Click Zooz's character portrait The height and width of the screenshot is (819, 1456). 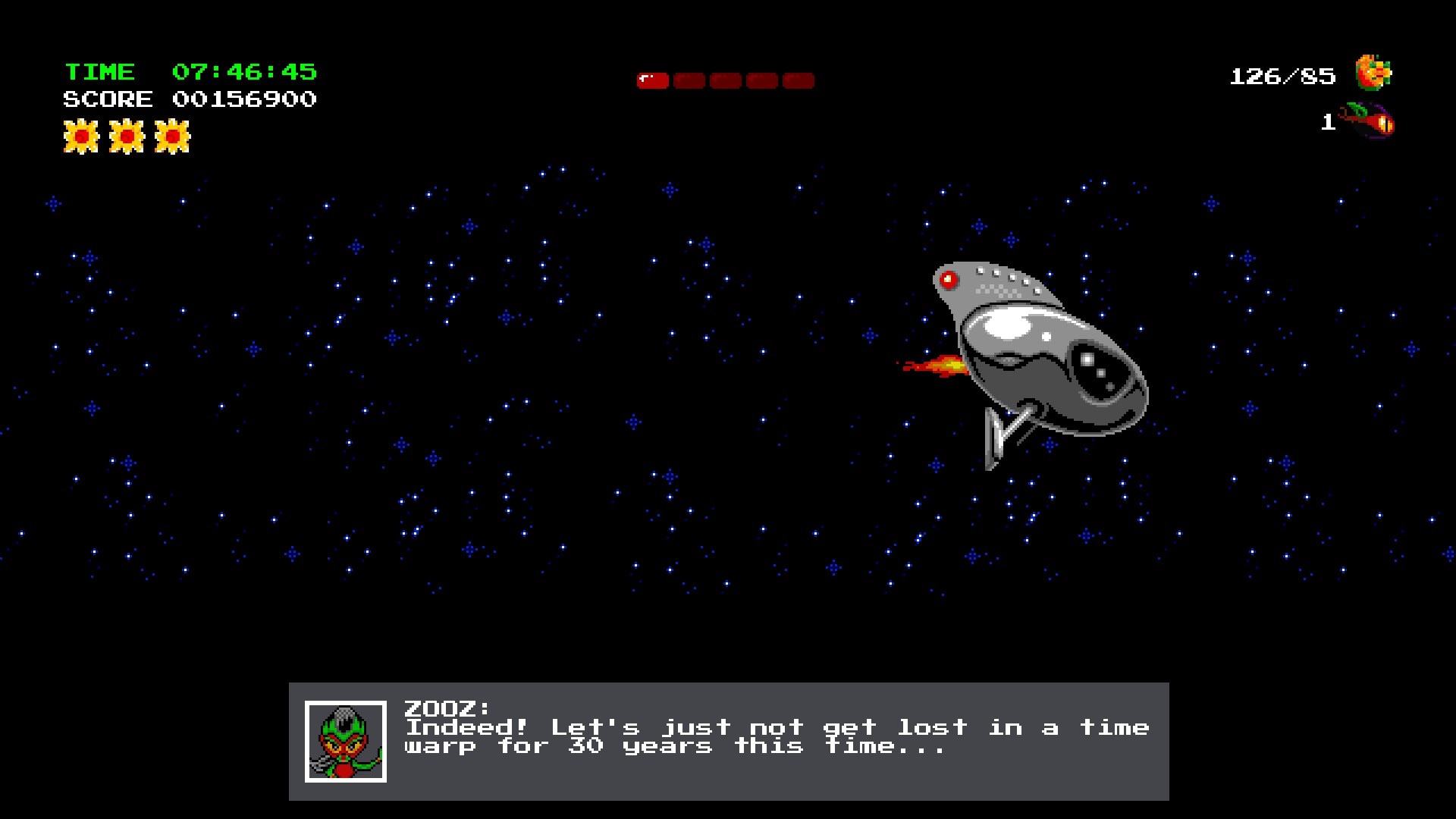(346, 742)
